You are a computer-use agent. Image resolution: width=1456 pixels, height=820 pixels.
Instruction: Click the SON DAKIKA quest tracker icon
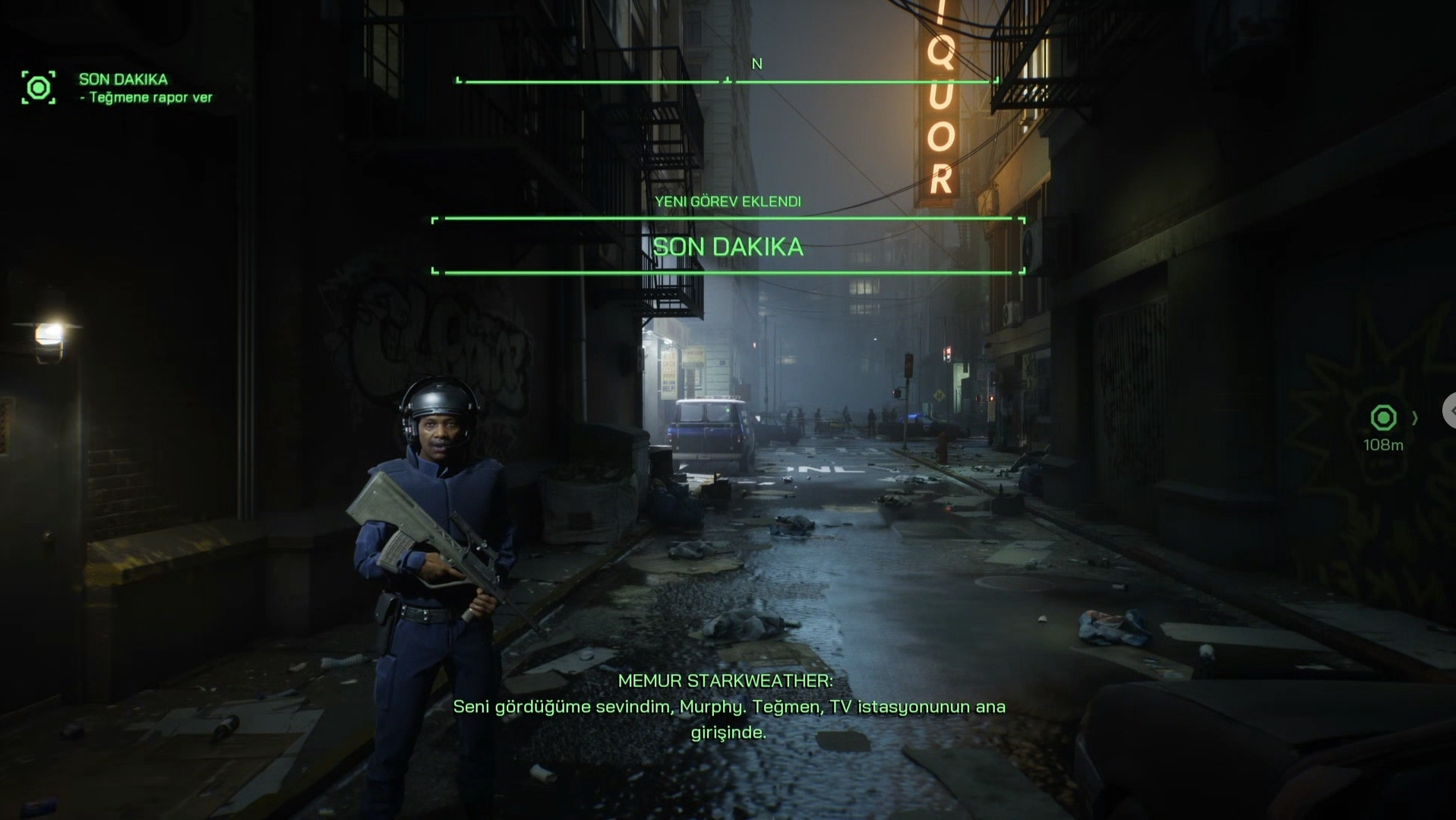click(x=38, y=88)
